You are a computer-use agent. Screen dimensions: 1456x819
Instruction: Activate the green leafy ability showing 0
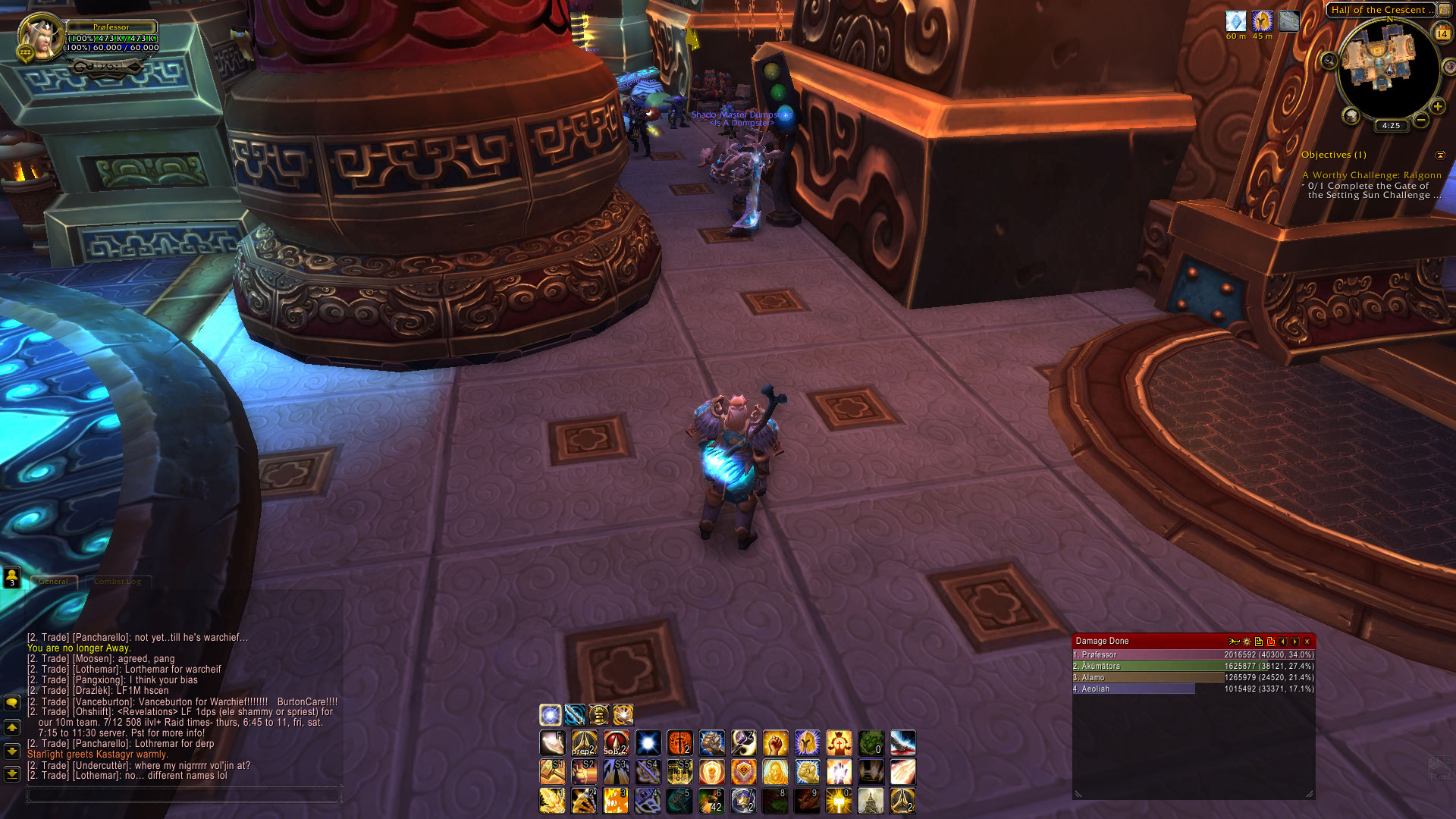pyautogui.click(x=871, y=743)
